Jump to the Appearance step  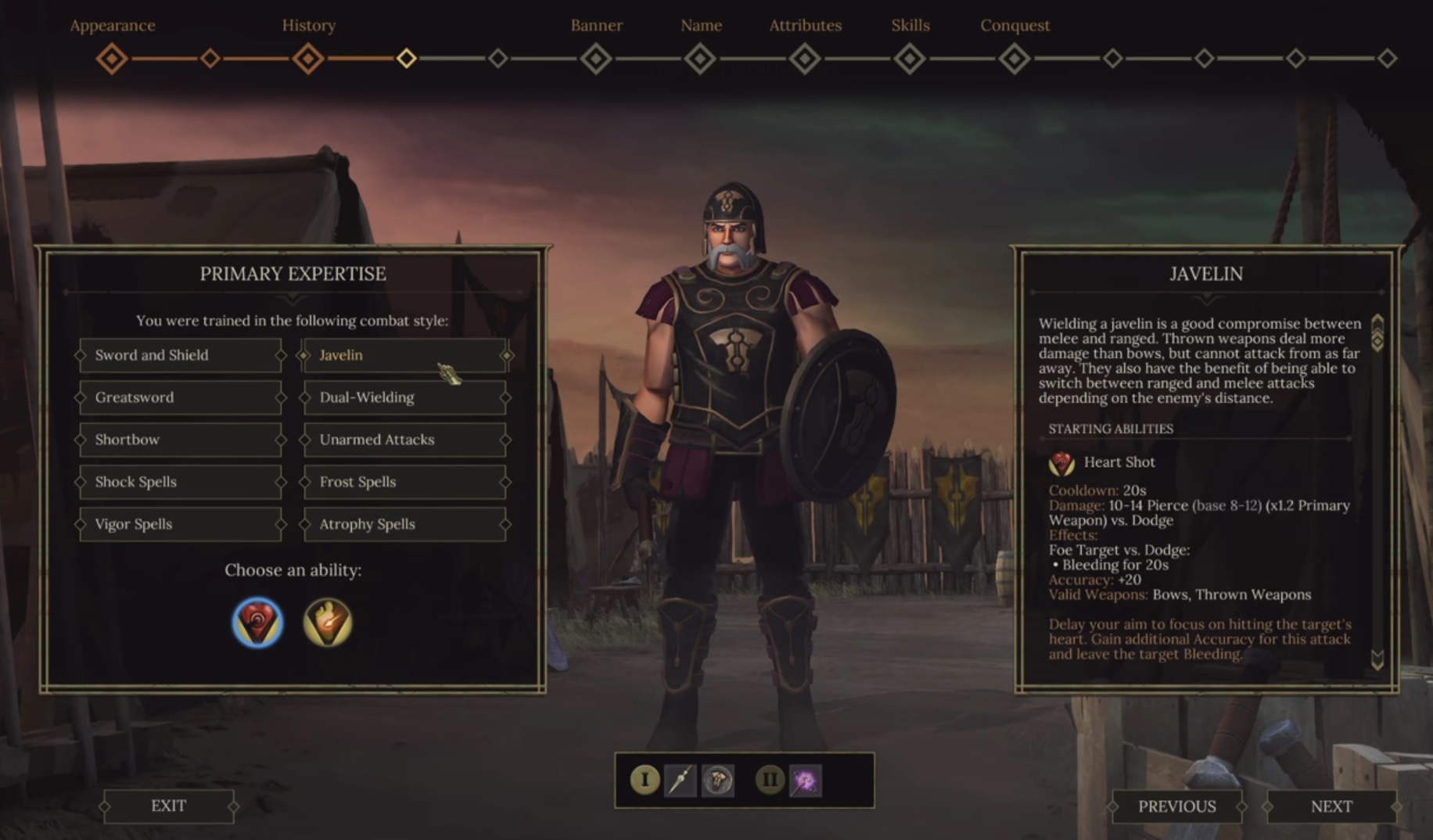coord(112,59)
